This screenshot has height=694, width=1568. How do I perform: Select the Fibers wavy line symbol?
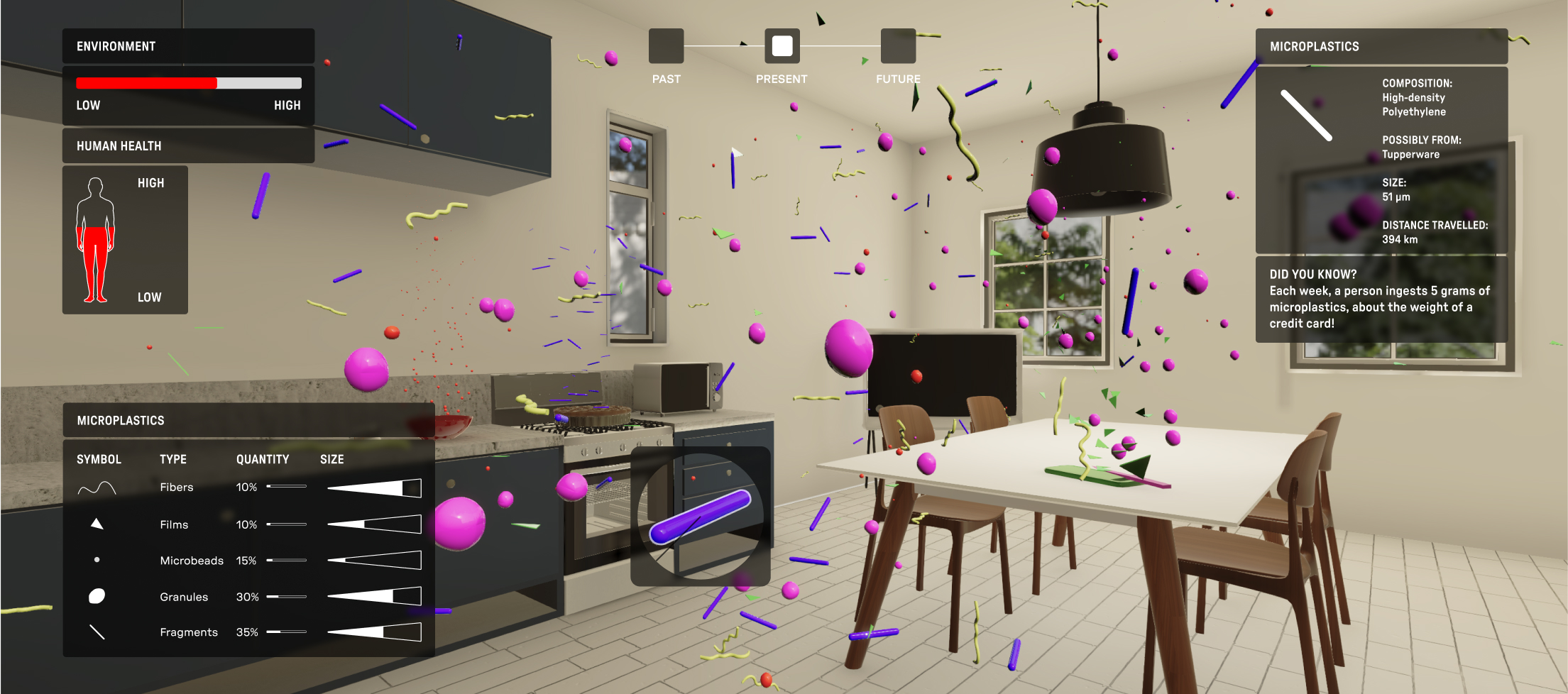coord(97,488)
